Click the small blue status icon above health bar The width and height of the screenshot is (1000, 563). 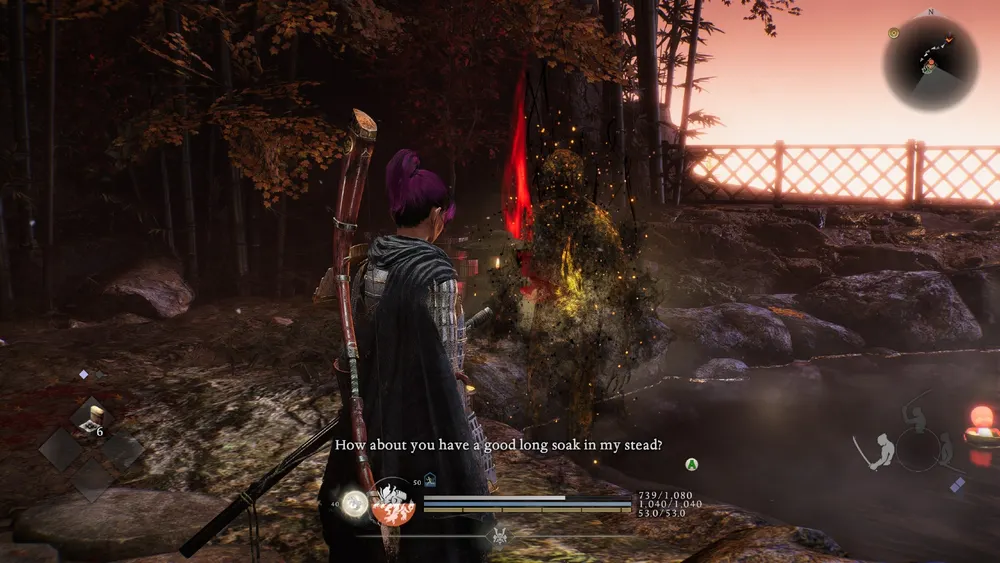tap(430, 480)
